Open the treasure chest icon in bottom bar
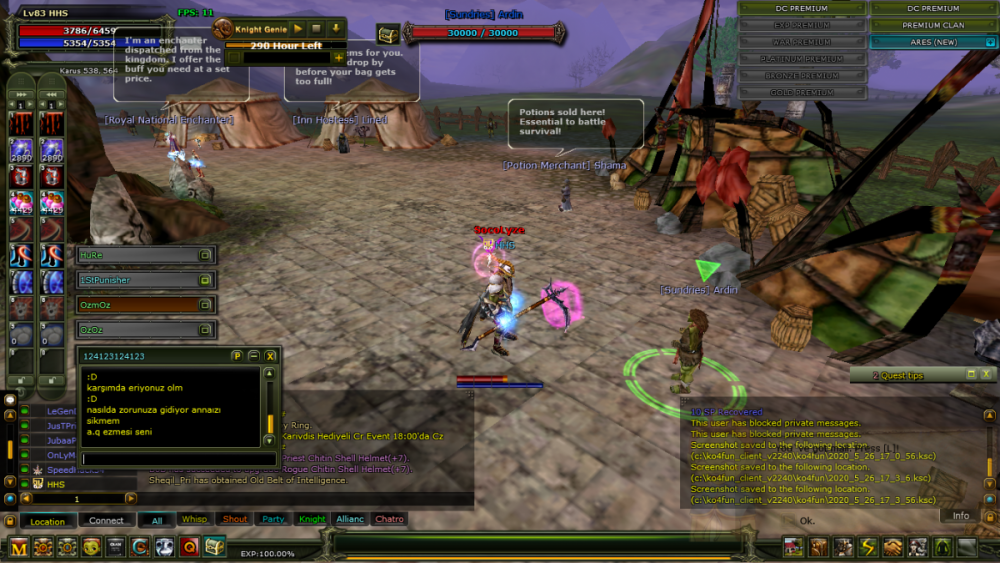 pyautogui.click(x=215, y=547)
